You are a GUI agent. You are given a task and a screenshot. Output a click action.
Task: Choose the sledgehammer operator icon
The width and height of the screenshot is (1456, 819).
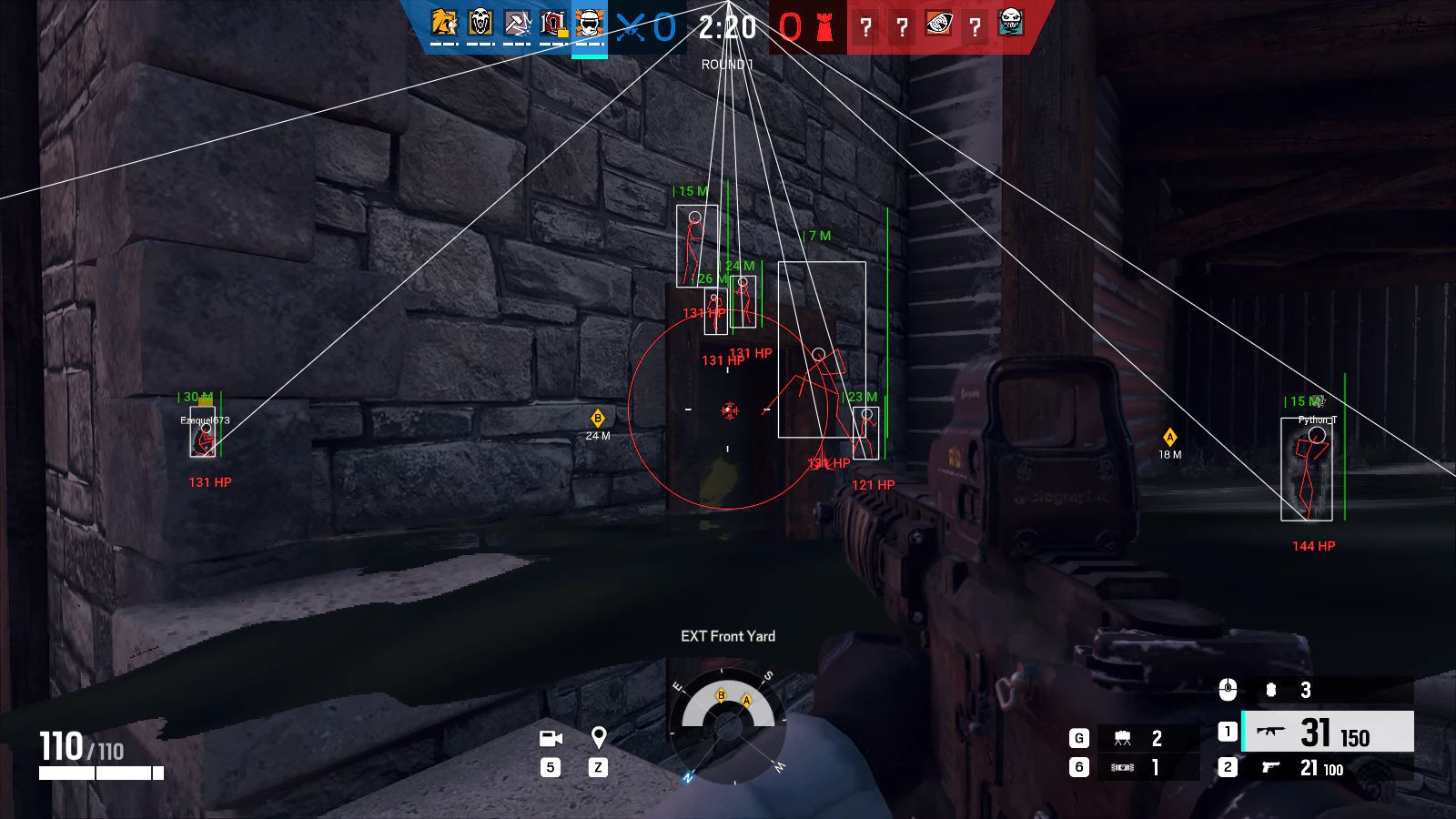(x=517, y=23)
